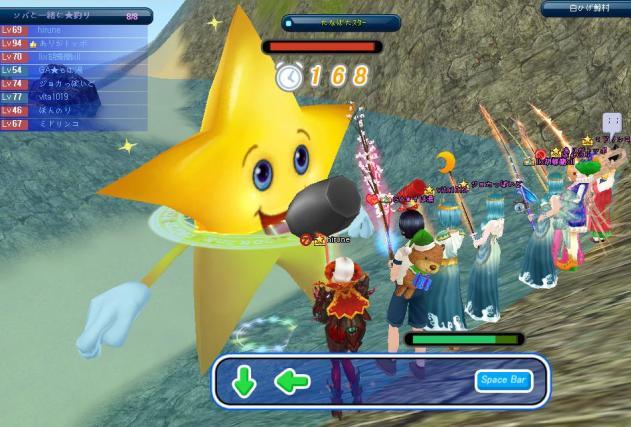
Task: Click the party list header showing 8/8
Action: tap(76, 16)
